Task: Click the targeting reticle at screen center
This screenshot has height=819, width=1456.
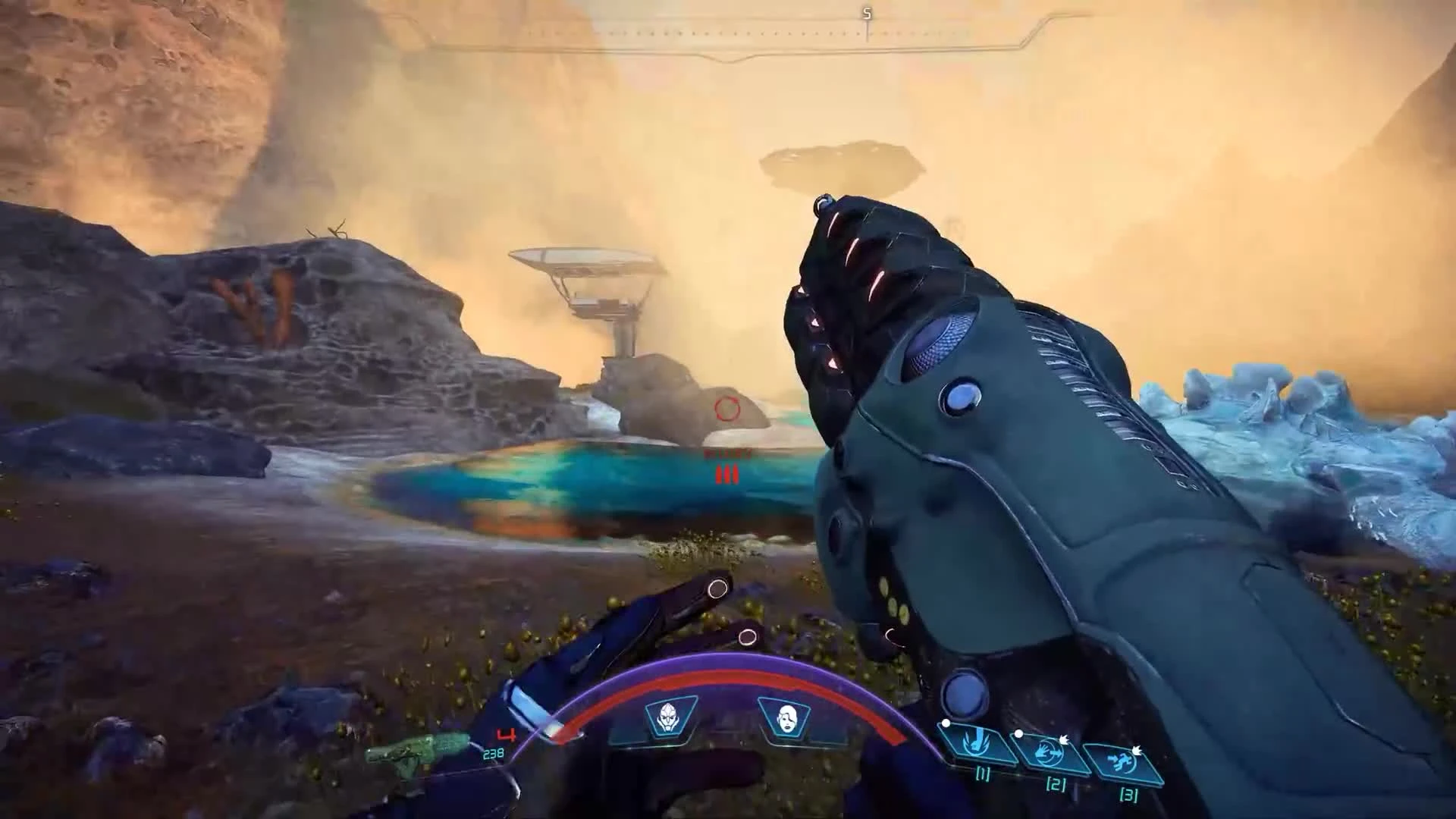Action: coord(725,409)
